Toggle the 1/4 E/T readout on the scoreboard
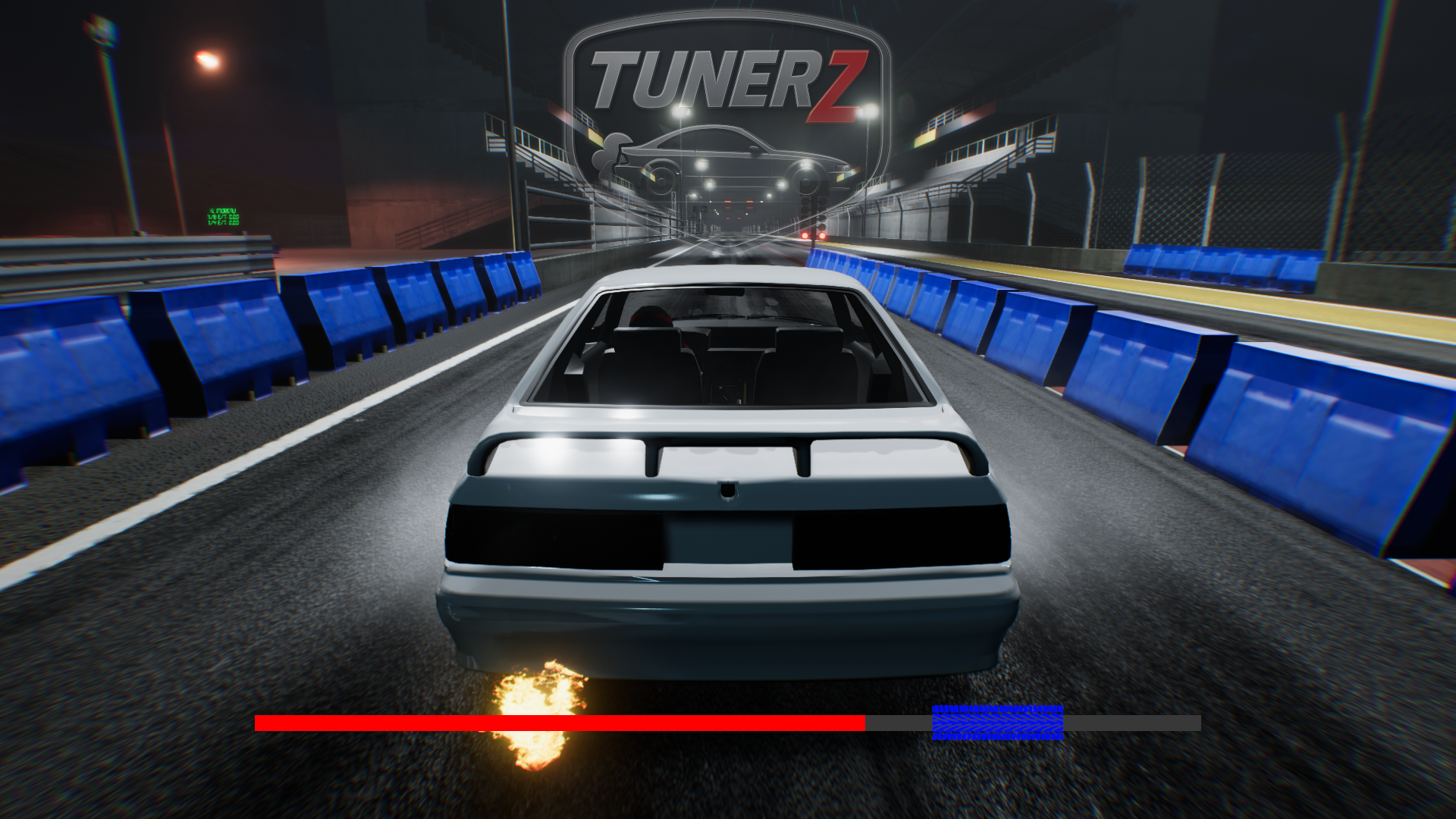Viewport: 1456px width, 819px height. [x=223, y=222]
